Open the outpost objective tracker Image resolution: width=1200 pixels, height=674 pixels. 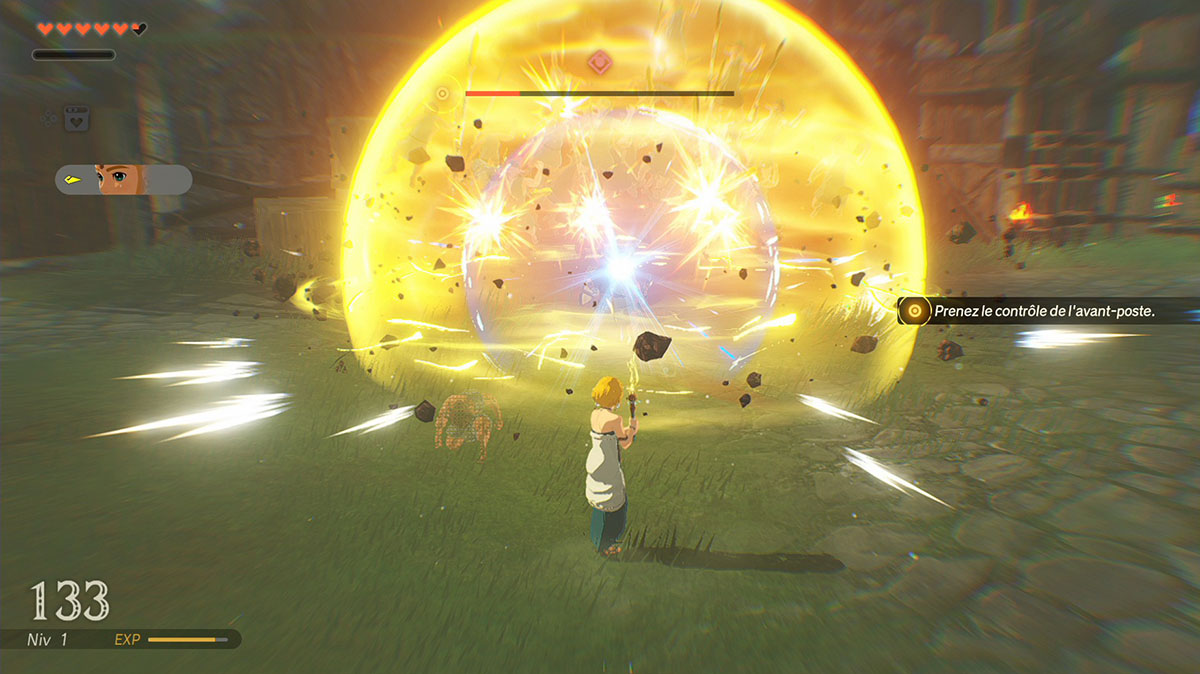(x=1045, y=311)
